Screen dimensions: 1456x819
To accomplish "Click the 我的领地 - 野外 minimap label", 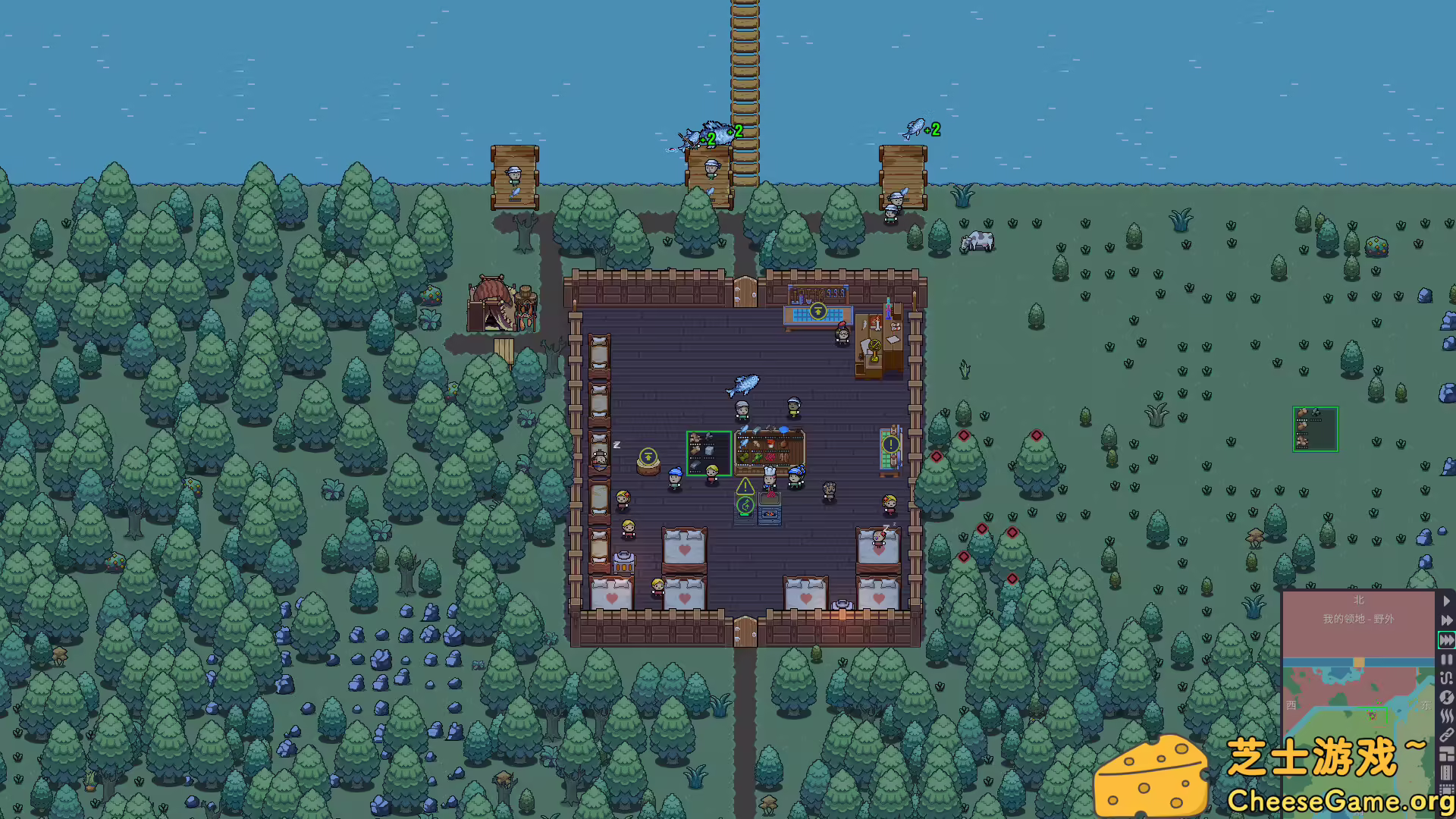I will click(1360, 618).
